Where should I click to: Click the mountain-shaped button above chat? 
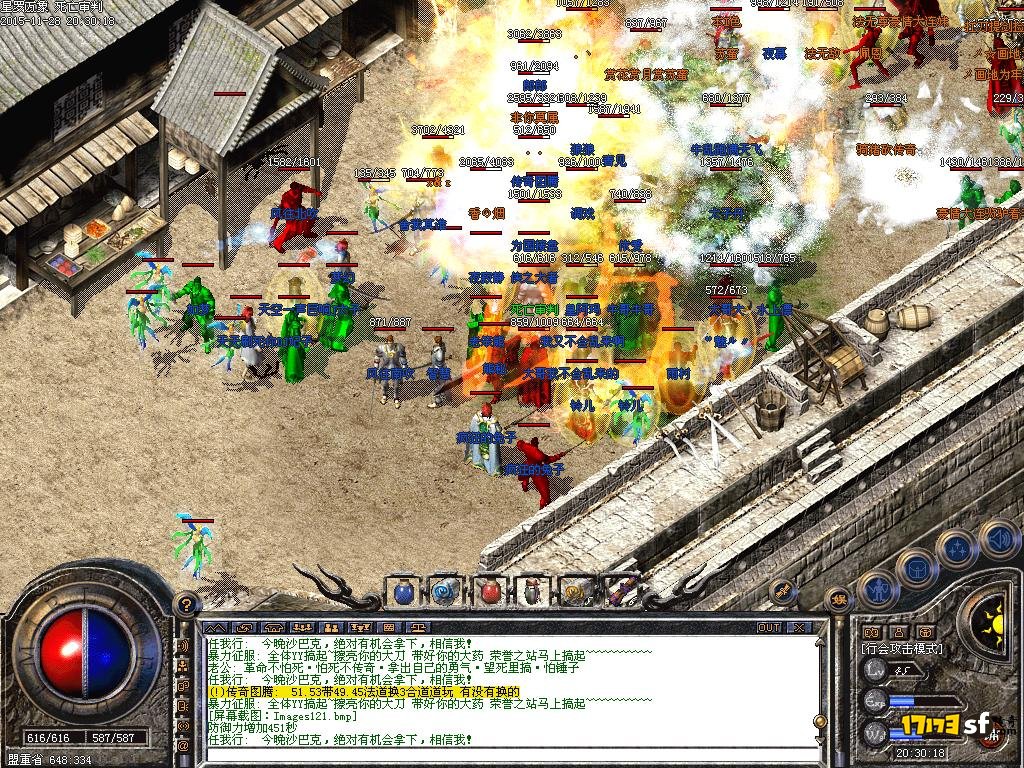(x=215, y=627)
